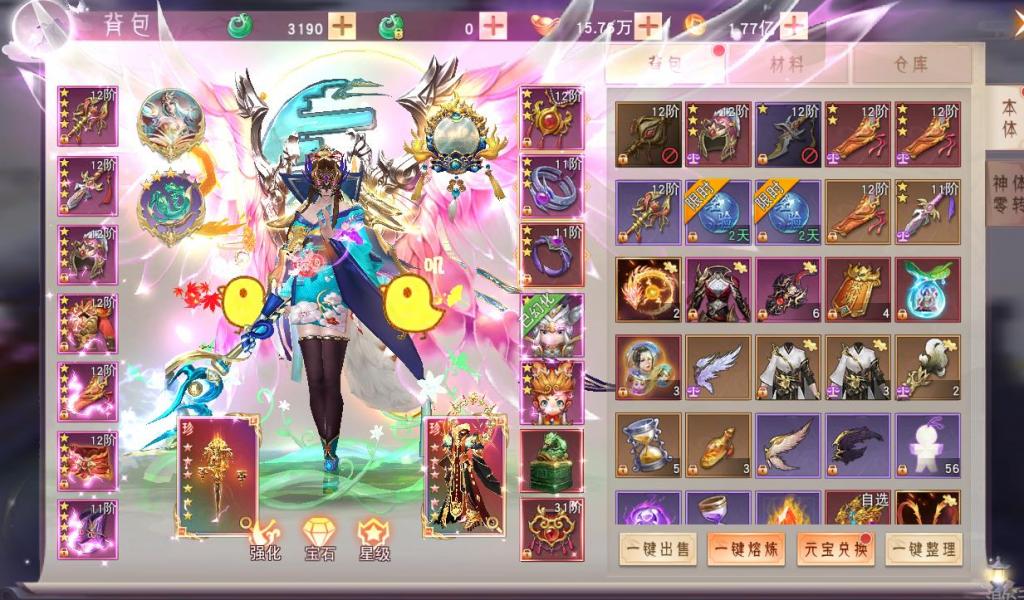Add gold ingot currency with plus button

point(648,27)
